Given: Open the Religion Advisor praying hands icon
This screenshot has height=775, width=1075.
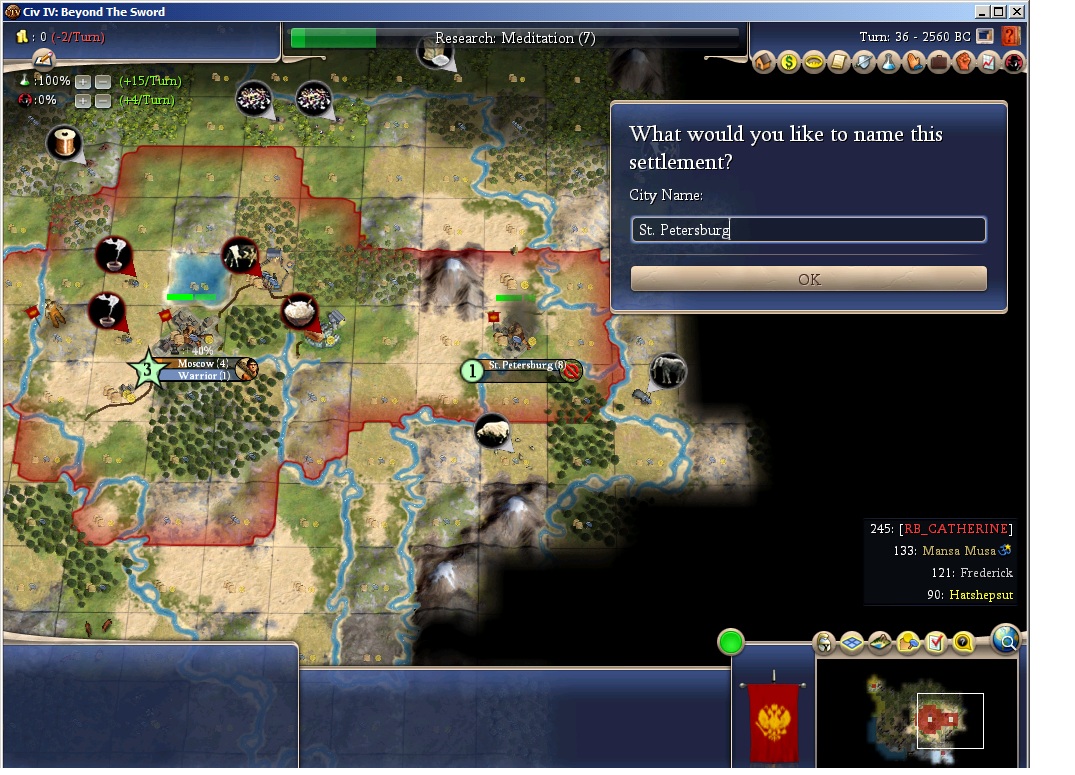Looking at the screenshot, I should [x=914, y=62].
